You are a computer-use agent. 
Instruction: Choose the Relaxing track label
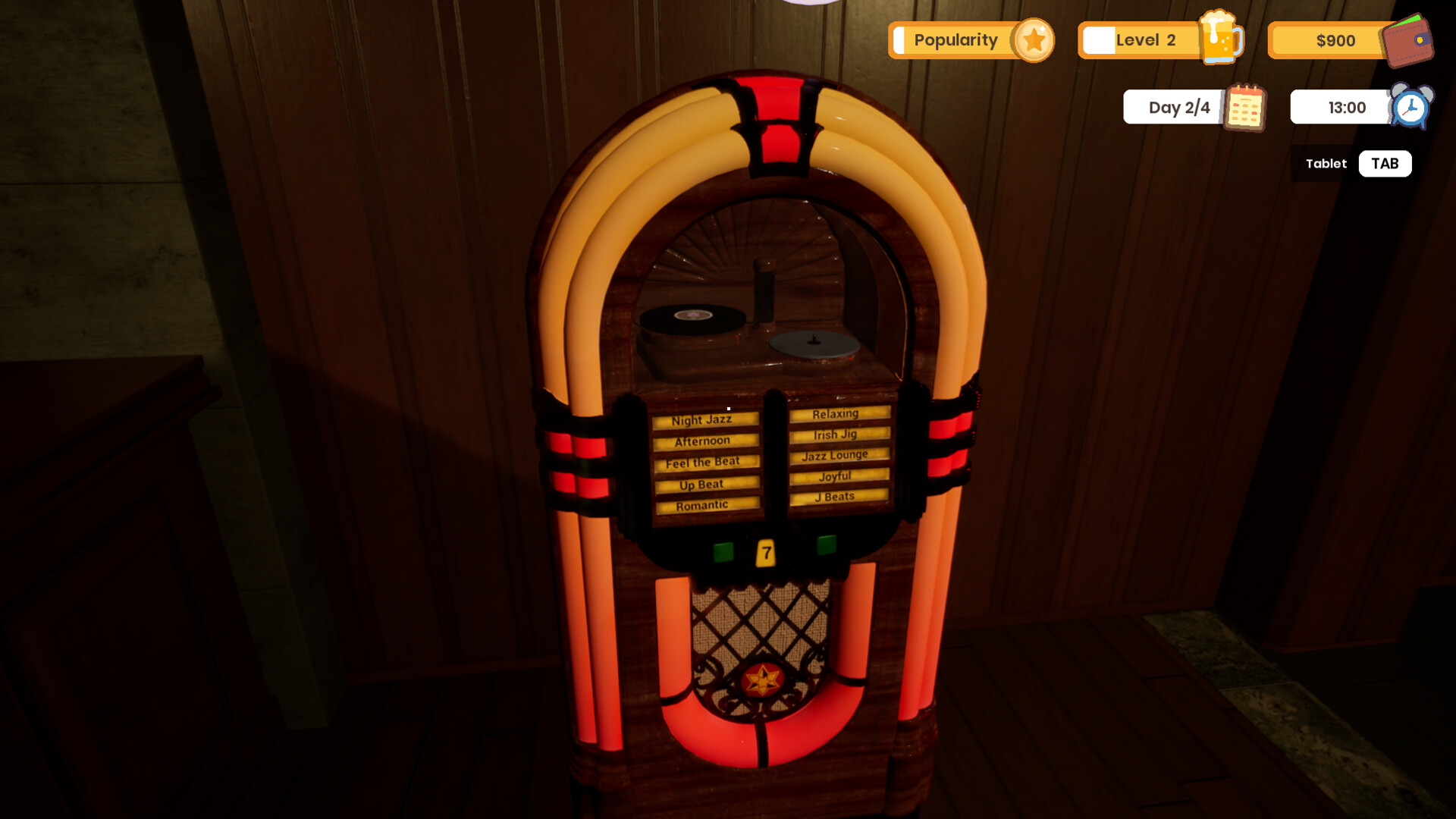[x=837, y=414]
